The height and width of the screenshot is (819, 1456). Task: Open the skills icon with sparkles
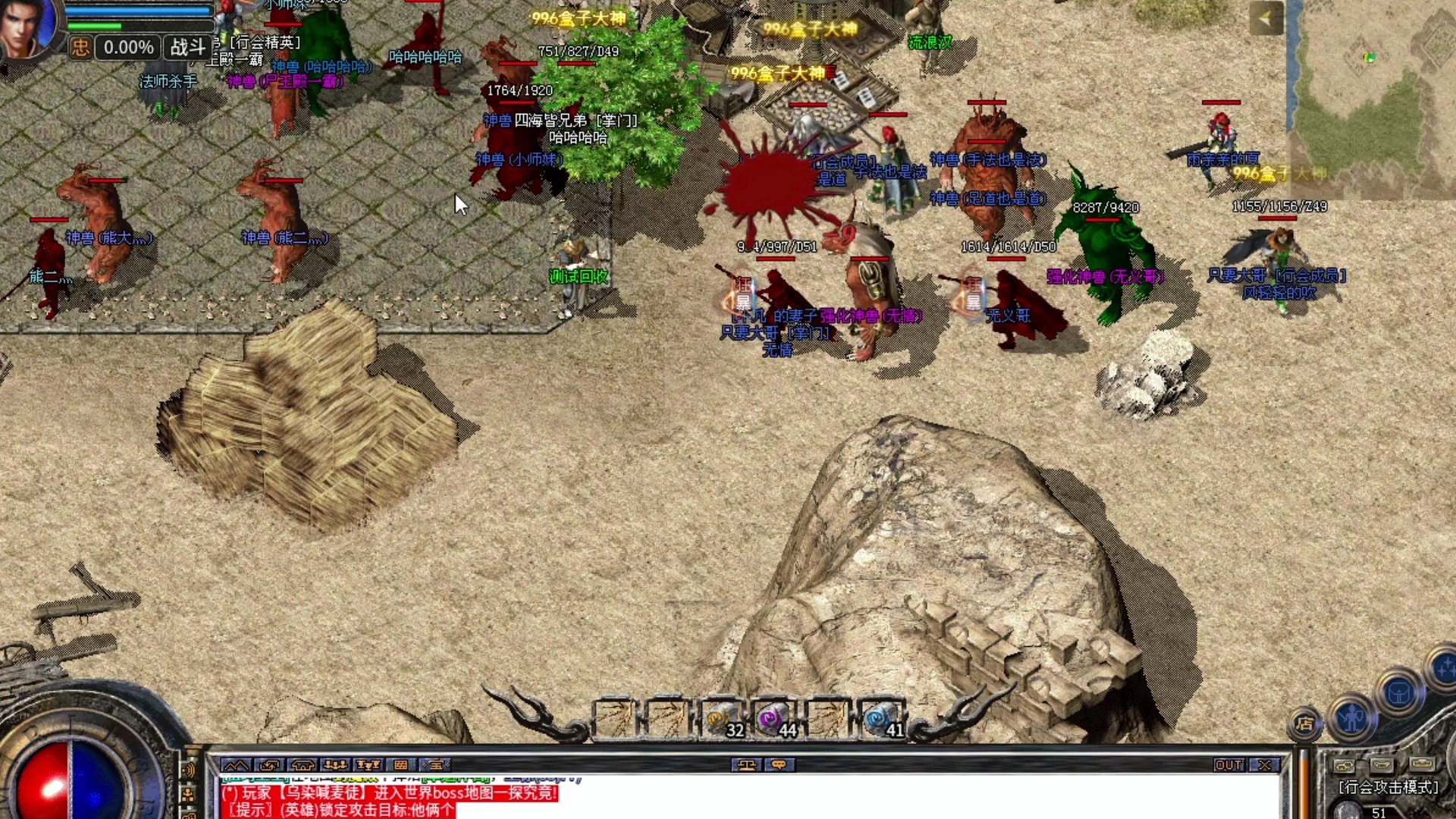pos(1443,669)
